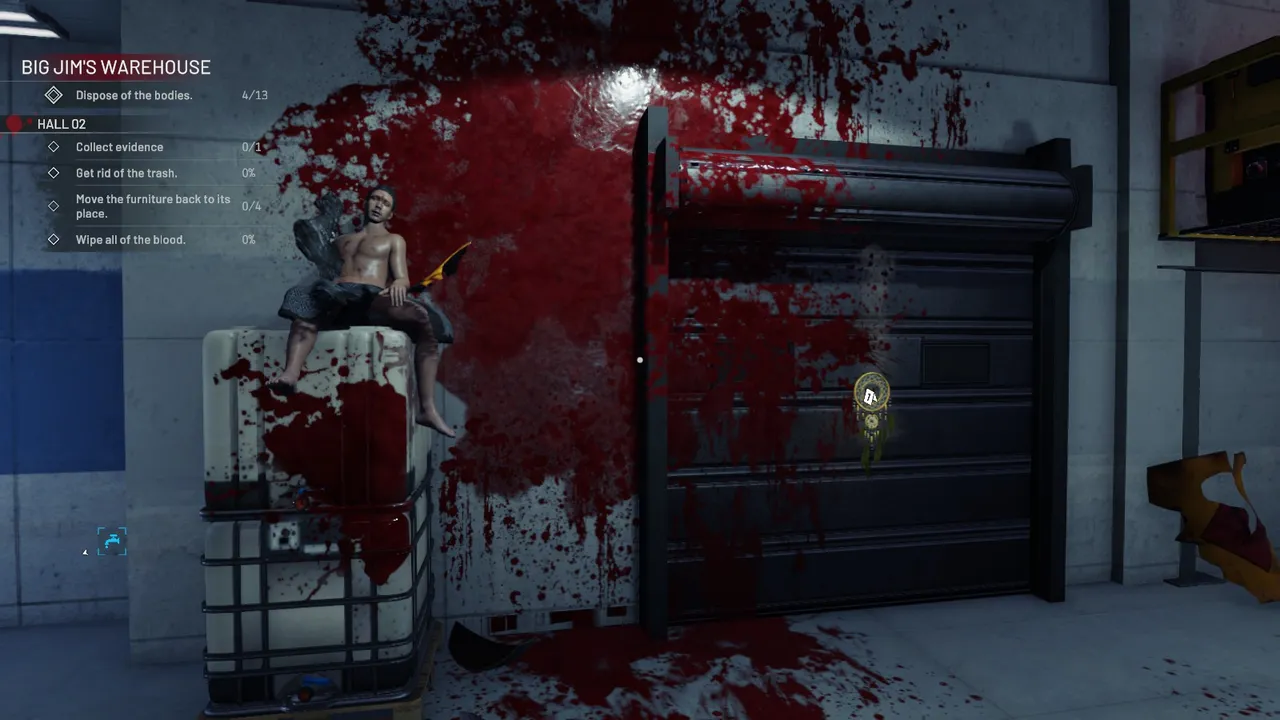Toggle the Wipe all of the blood task
This screenshot has width=1280, height=720.
pos(130,239)
